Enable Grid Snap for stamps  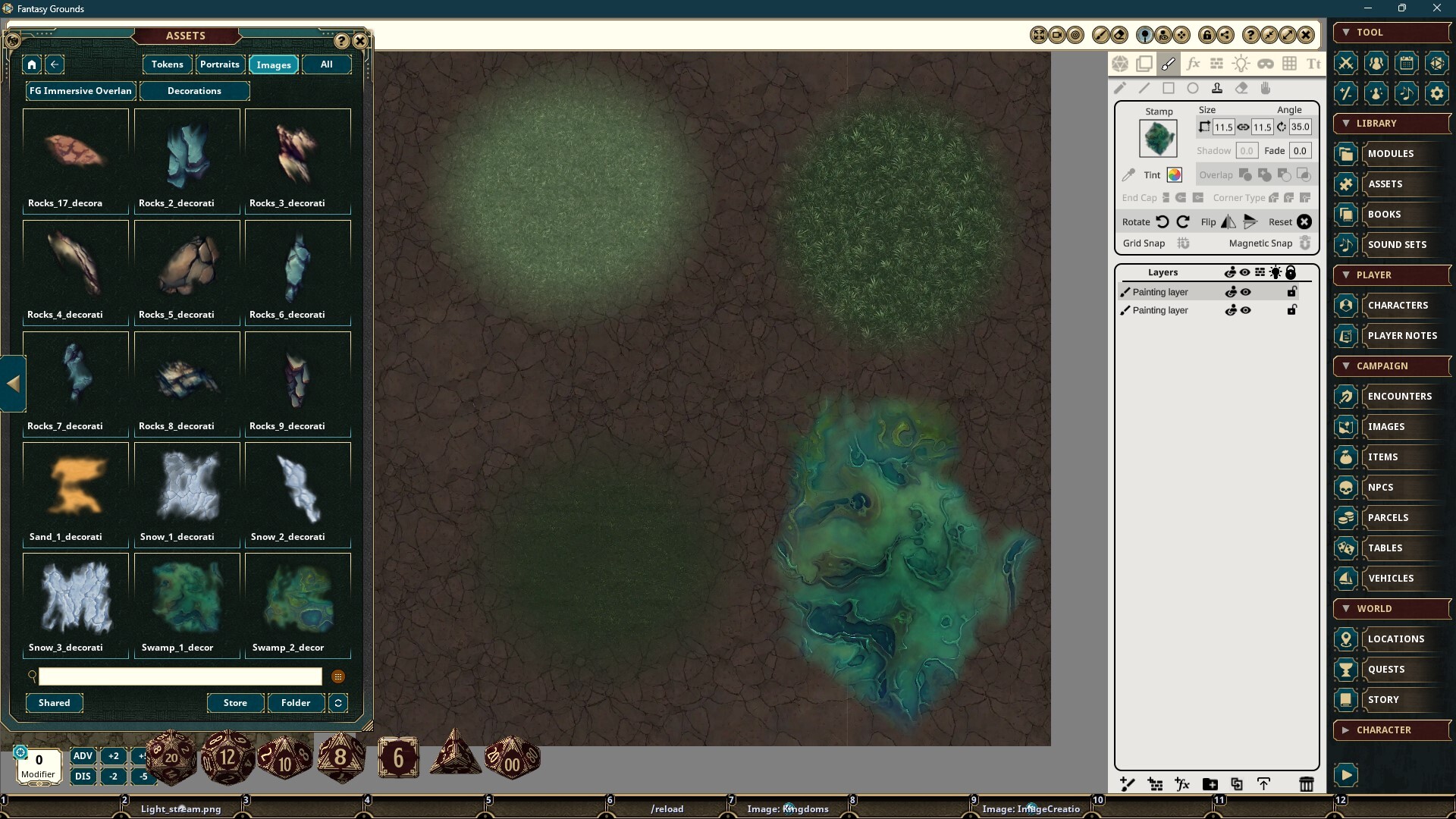click(x=1183, y=243)
